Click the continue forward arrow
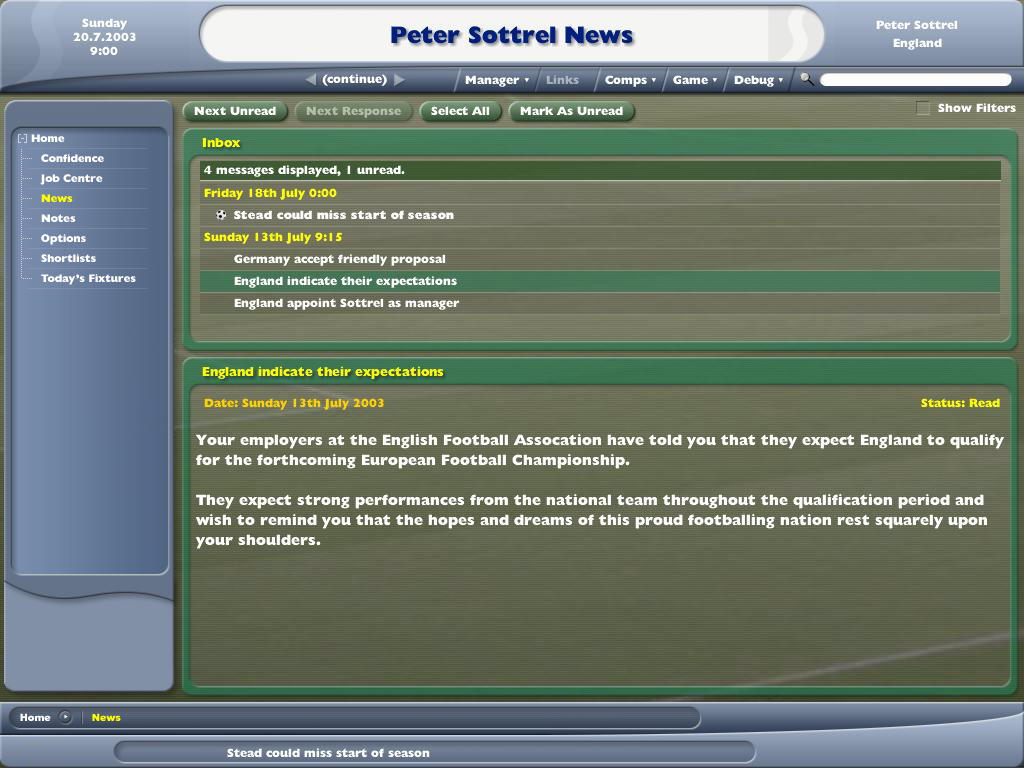The height and width of the screenshot is (768, 1024). coord(399,80)
